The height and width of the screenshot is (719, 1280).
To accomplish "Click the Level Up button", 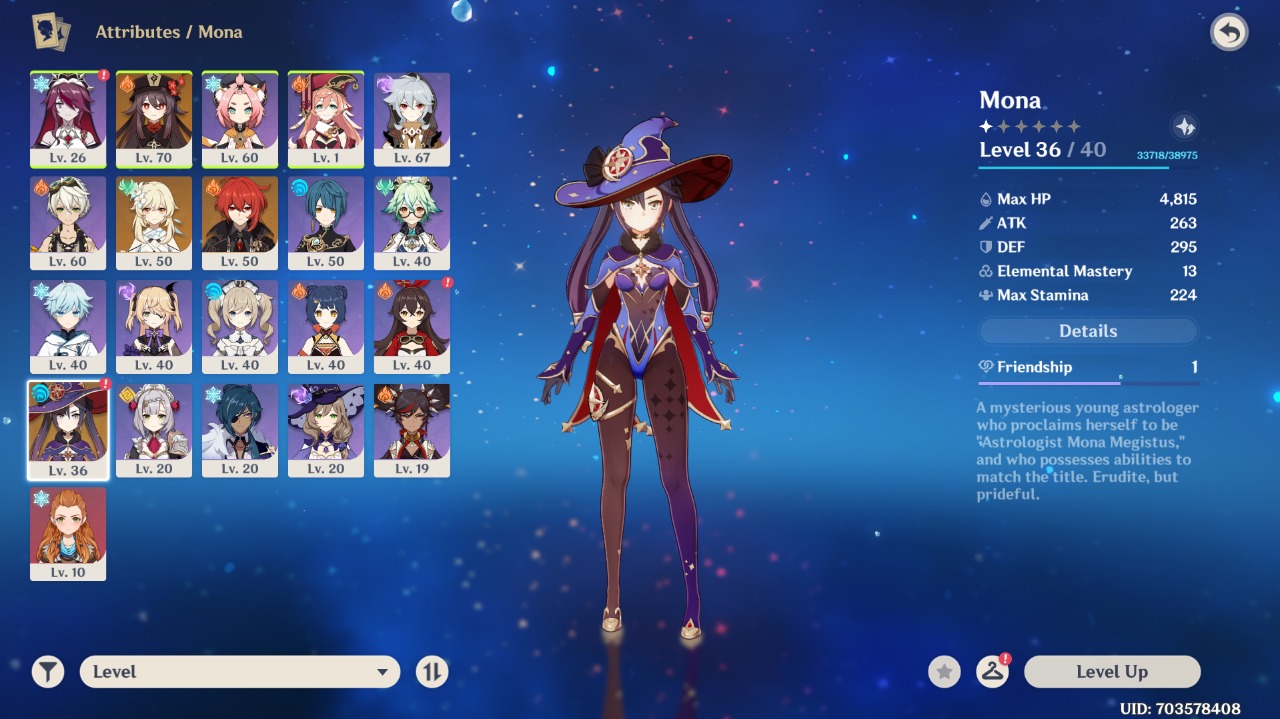I will click(1111, 672).
